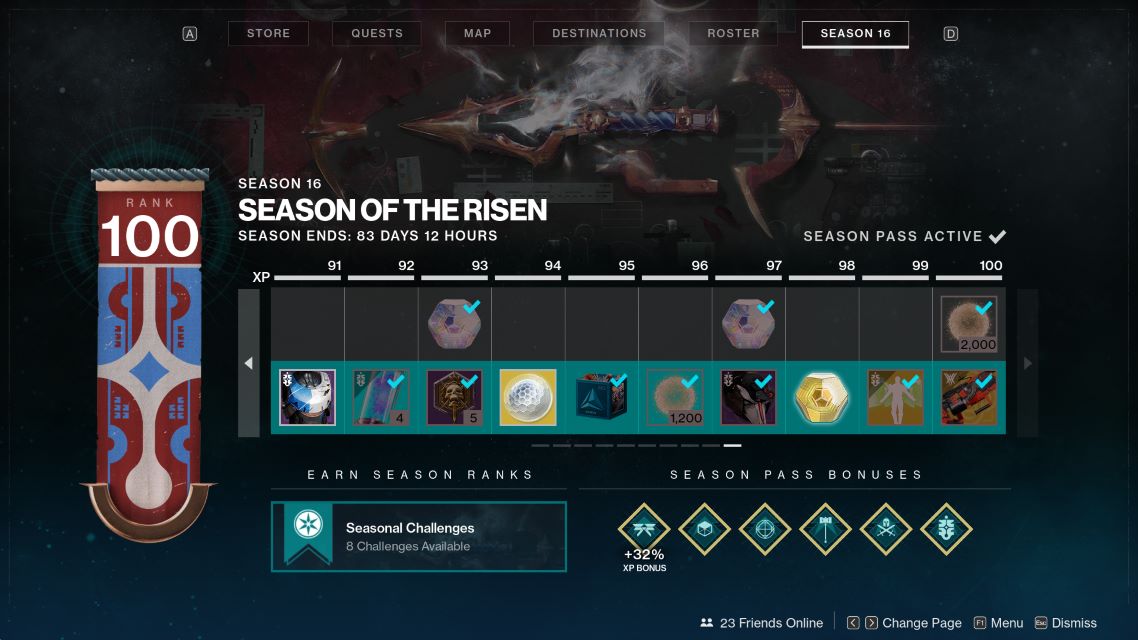Screen dimensions: 1138x640
Task: Claim the rank 98 golden exotic engram
Action: (822, 397)
